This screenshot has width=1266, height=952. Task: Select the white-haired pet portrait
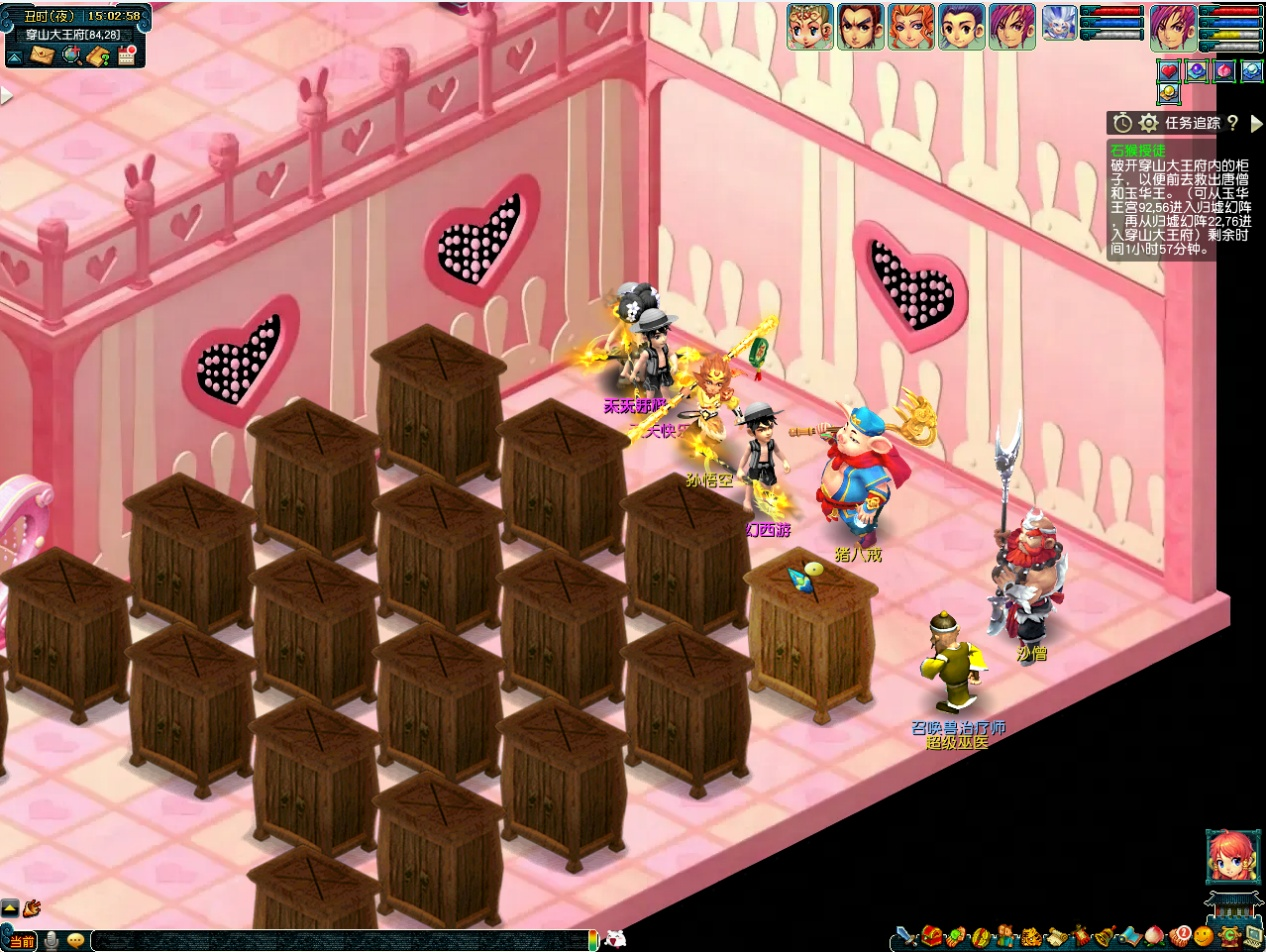pos(1059,22)
